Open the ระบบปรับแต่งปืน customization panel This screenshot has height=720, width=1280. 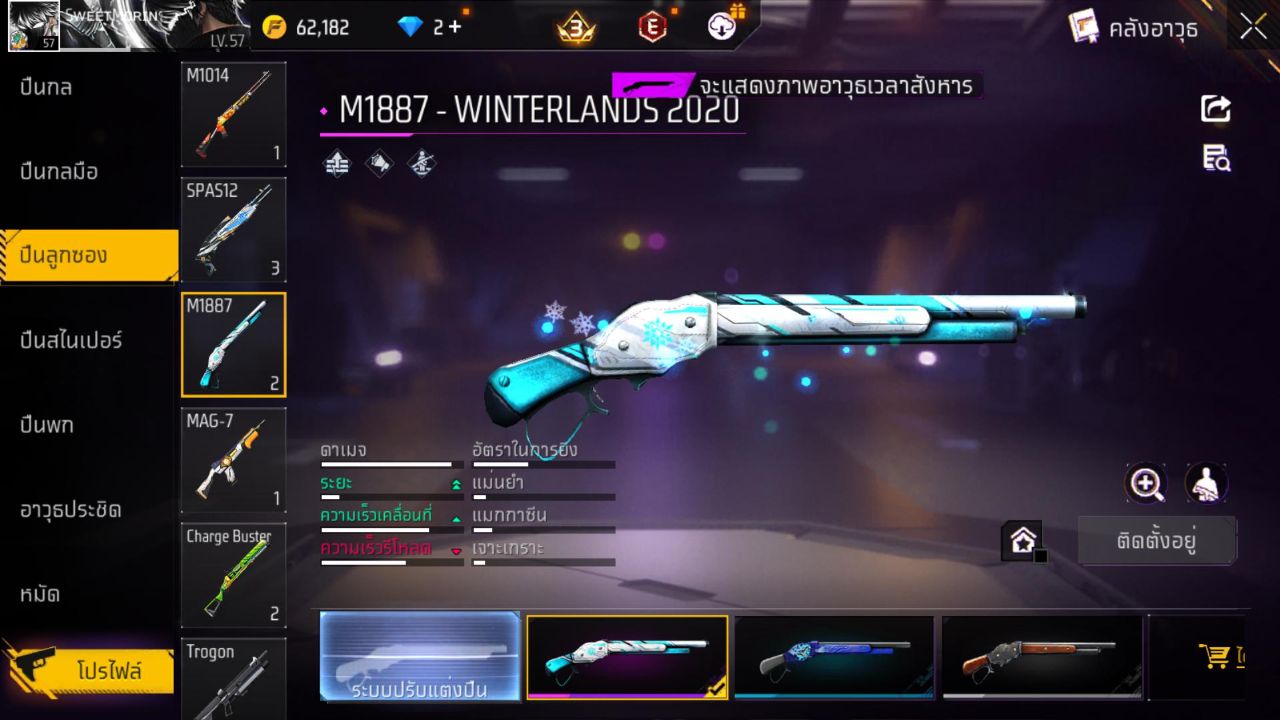point(420,657)
